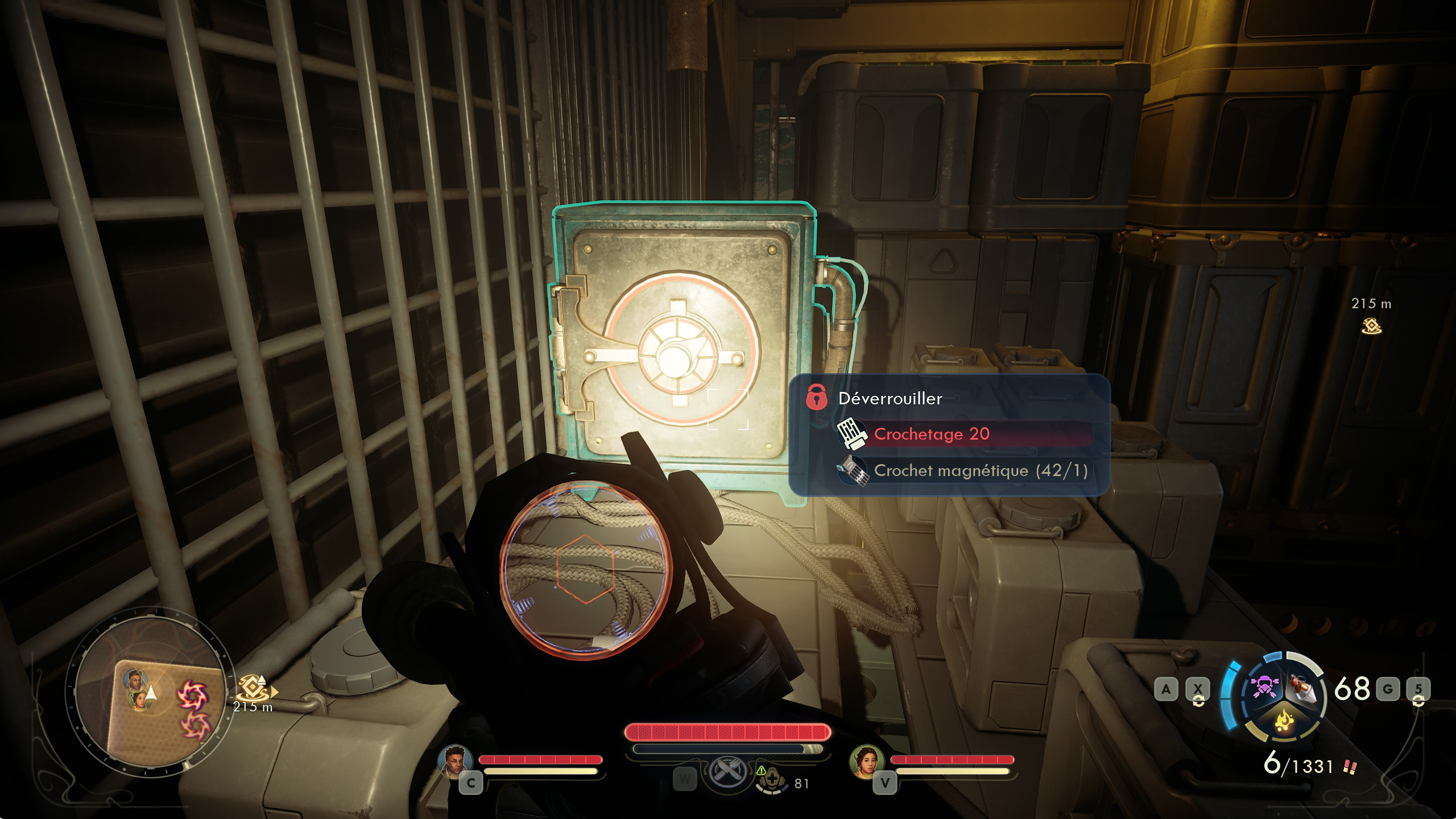
Task: Use the medical inhaler icon
Action: click(771, 779)
